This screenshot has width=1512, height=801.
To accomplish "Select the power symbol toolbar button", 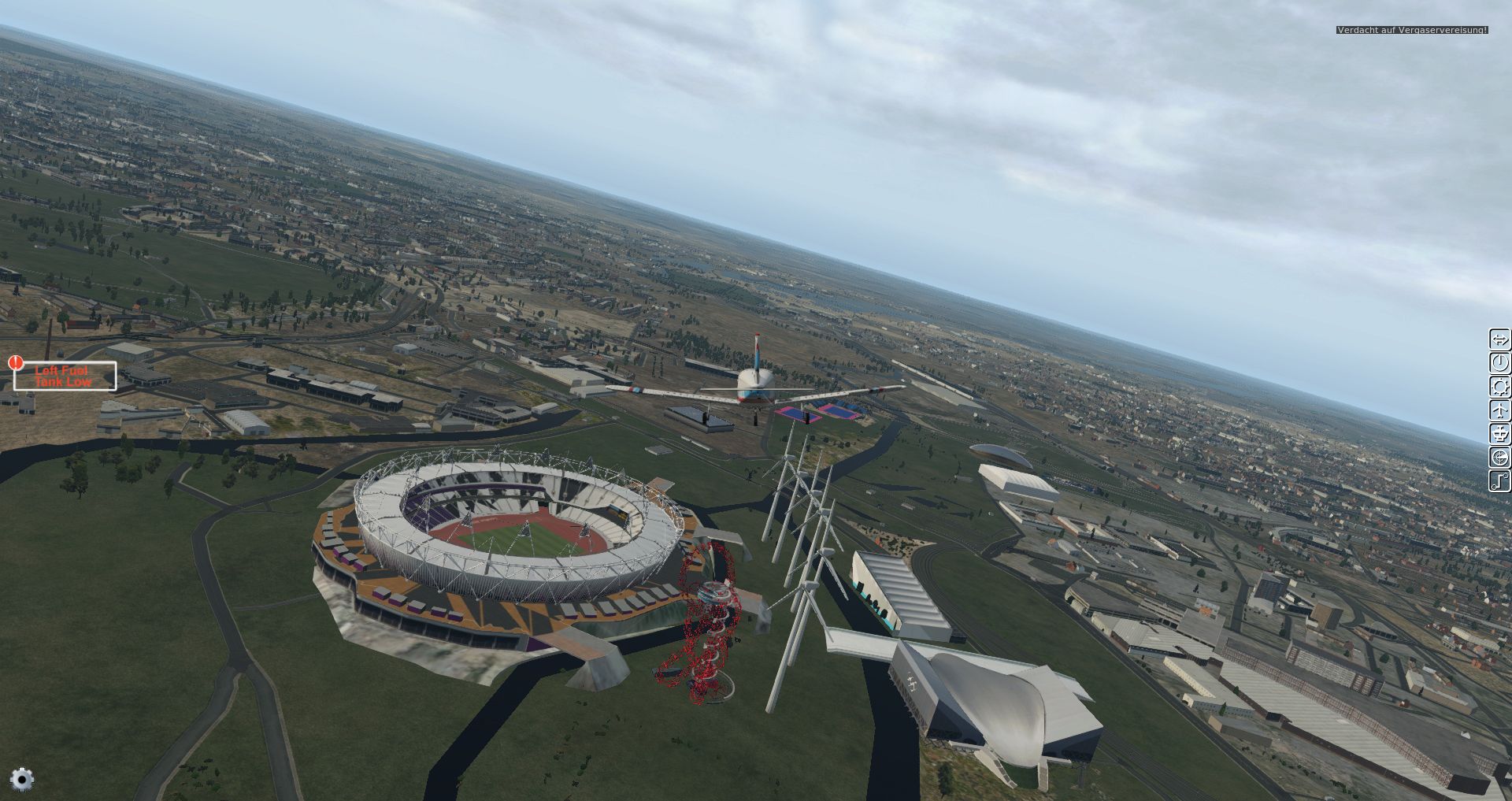I will [x=1499, y=363].
